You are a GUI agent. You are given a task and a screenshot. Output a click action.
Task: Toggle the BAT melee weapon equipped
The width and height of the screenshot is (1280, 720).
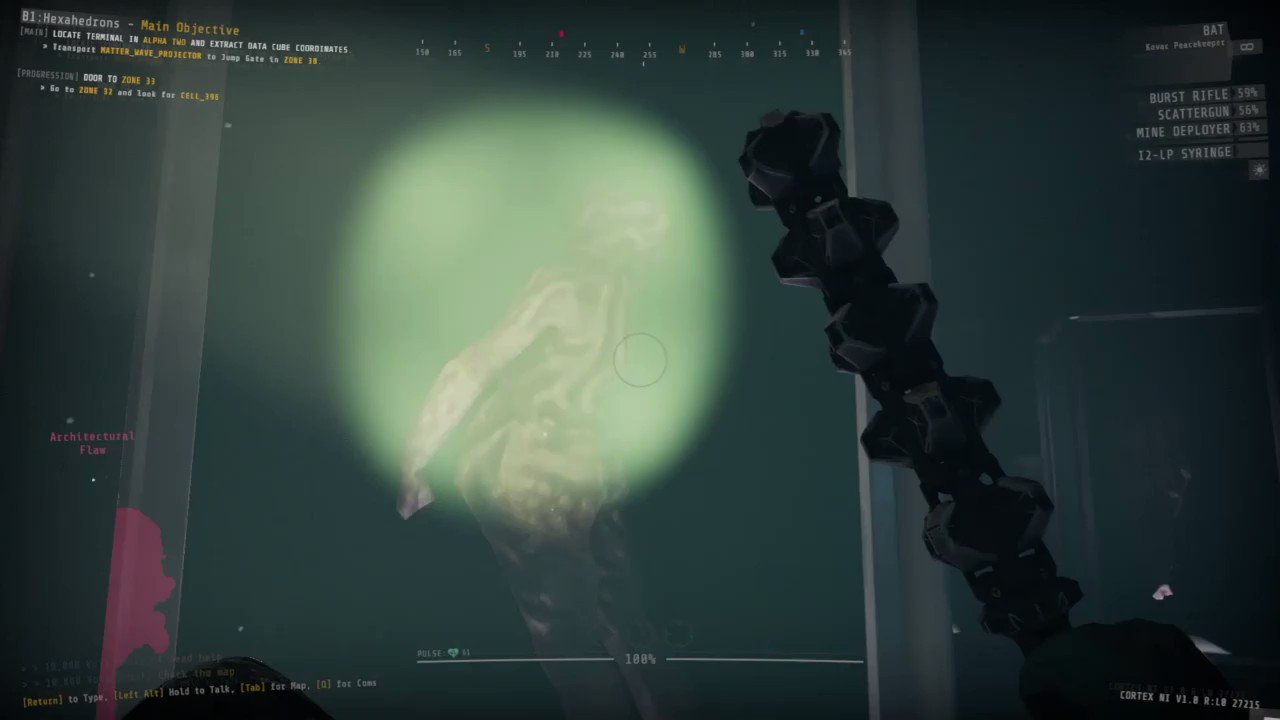[1214, 29]
